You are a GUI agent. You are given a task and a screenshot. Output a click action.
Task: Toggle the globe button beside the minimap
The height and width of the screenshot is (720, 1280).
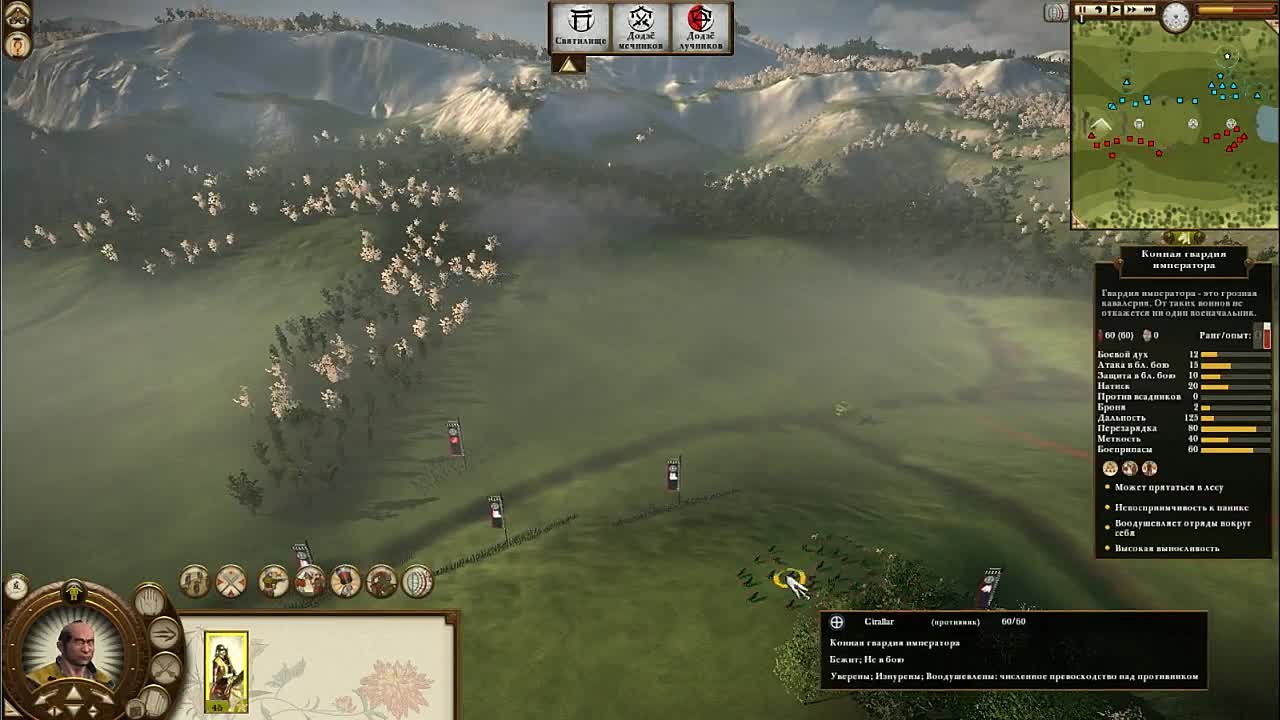tap(1055, 12)
